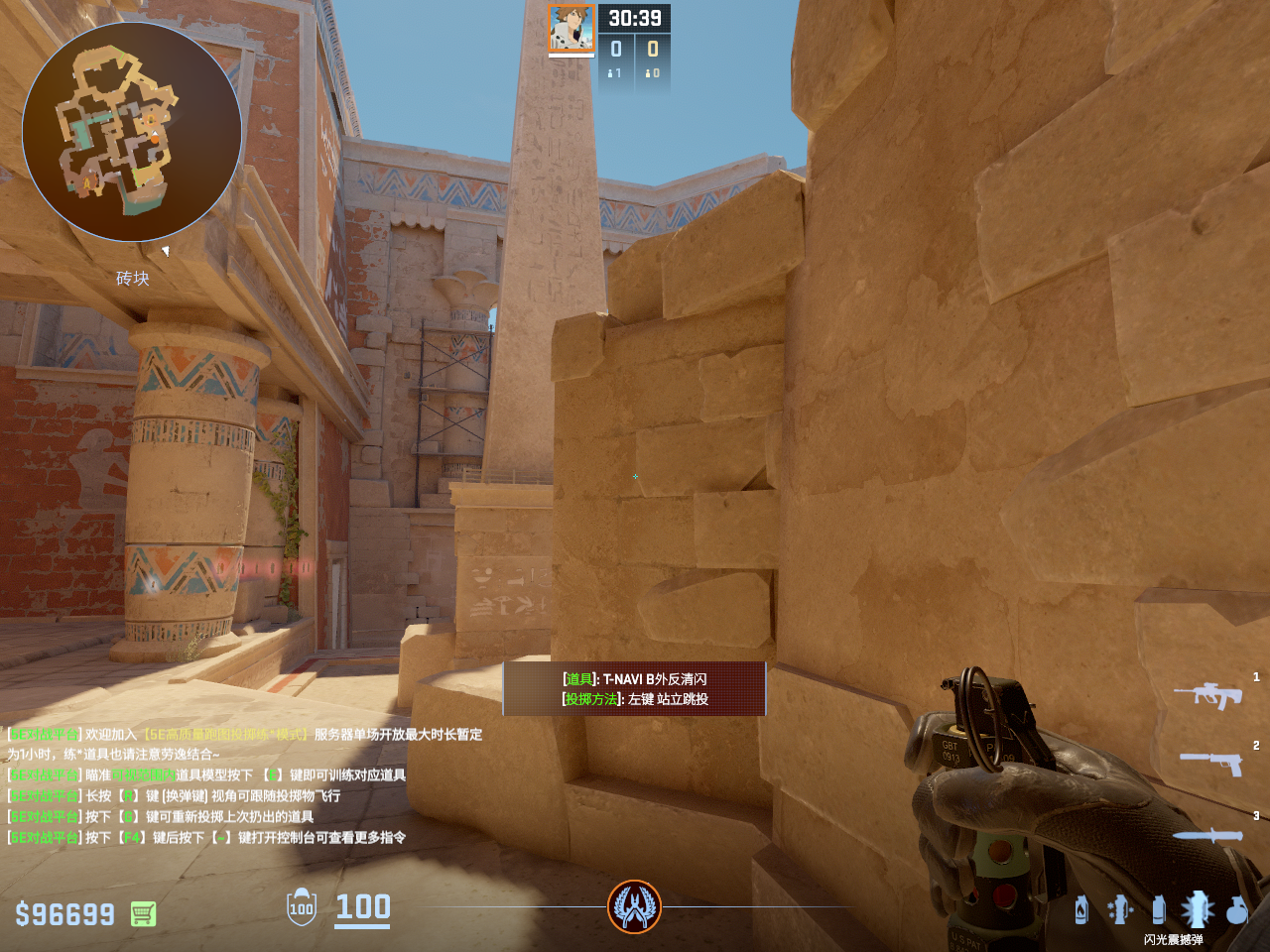This screenshot has width=1270, height=952.
Task: Click the player avatar beside the timer
Action: 571,29
